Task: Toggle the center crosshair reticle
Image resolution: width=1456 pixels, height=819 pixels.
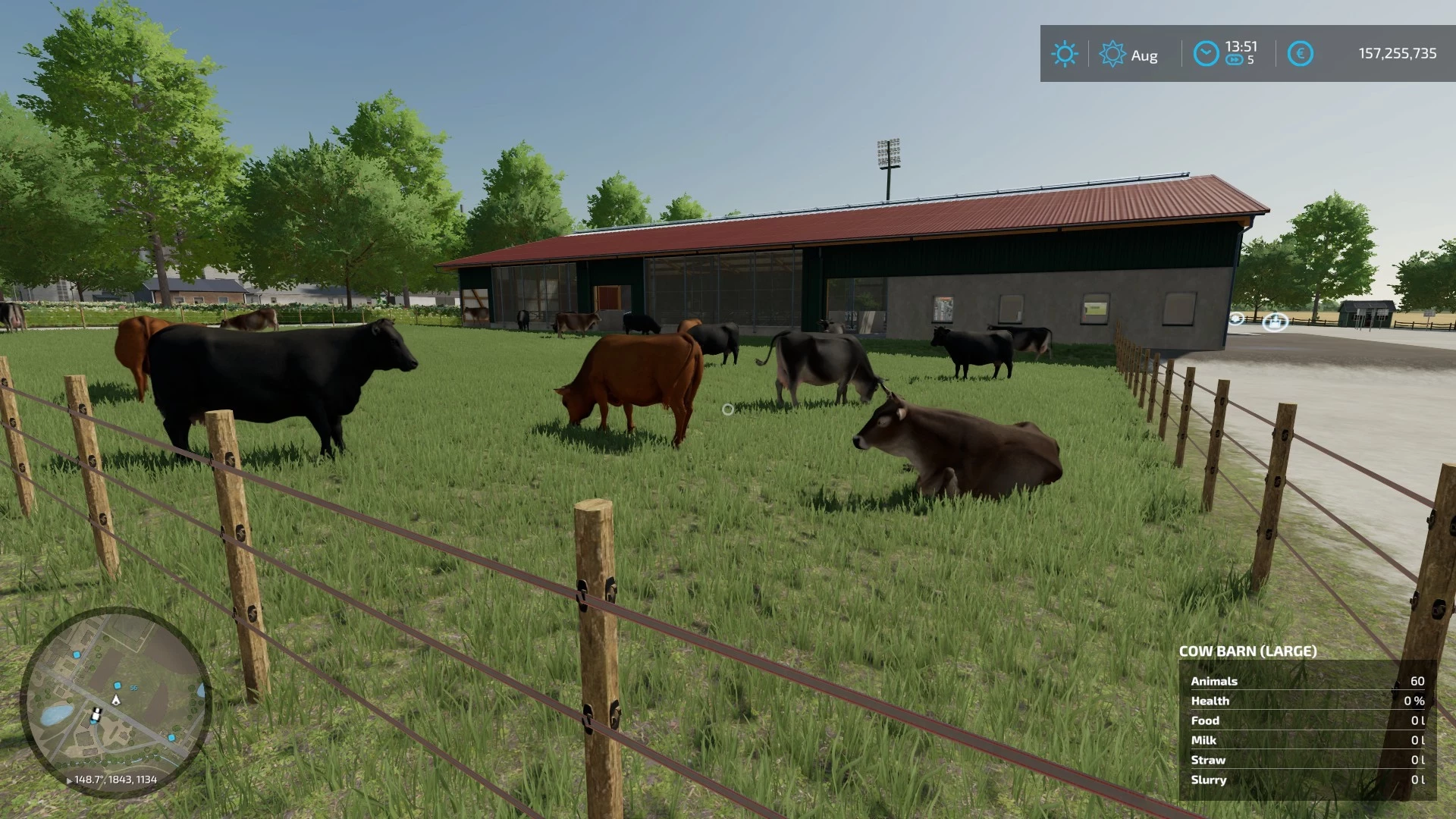Action: pos(728,409)
